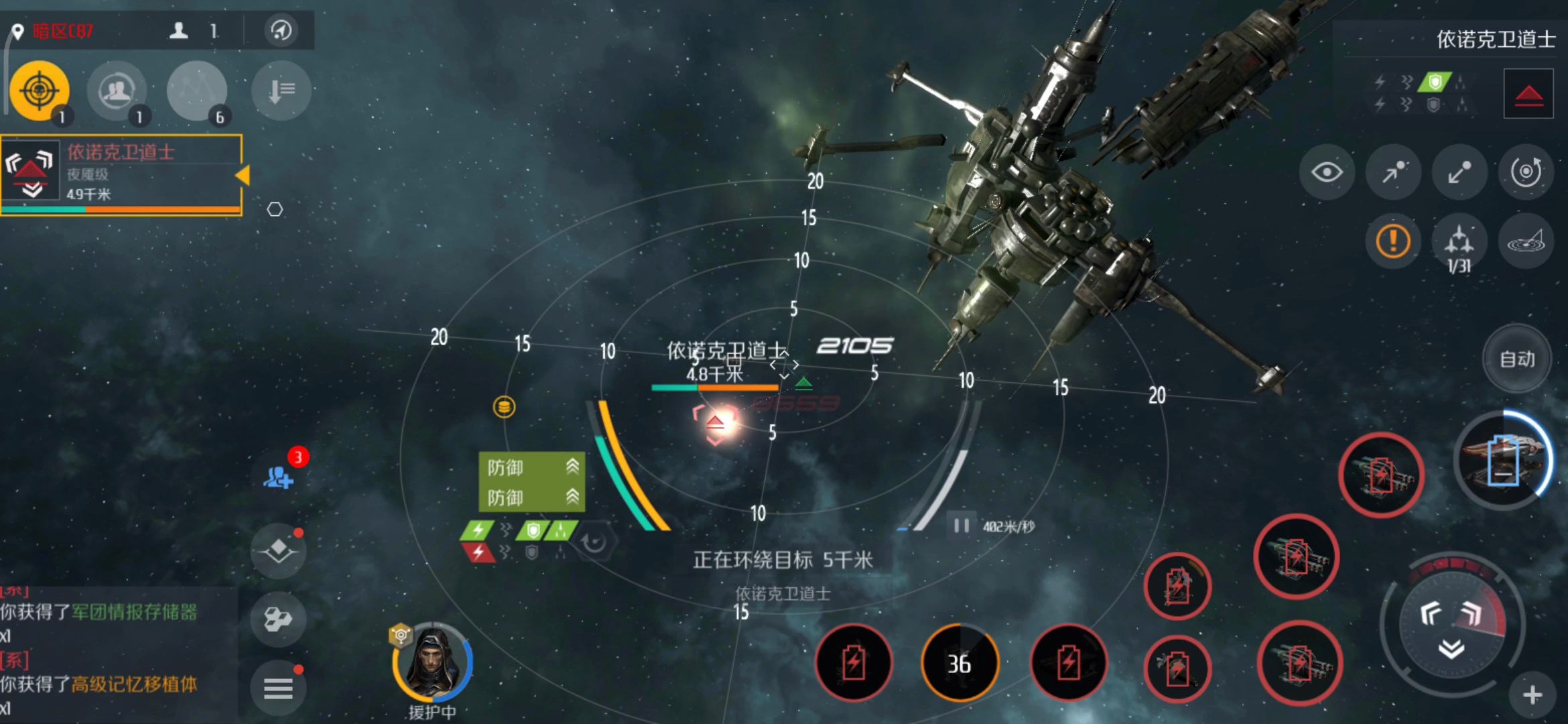
Task: Expand the first 防御 stance chevrons
Action: point(573,467)
